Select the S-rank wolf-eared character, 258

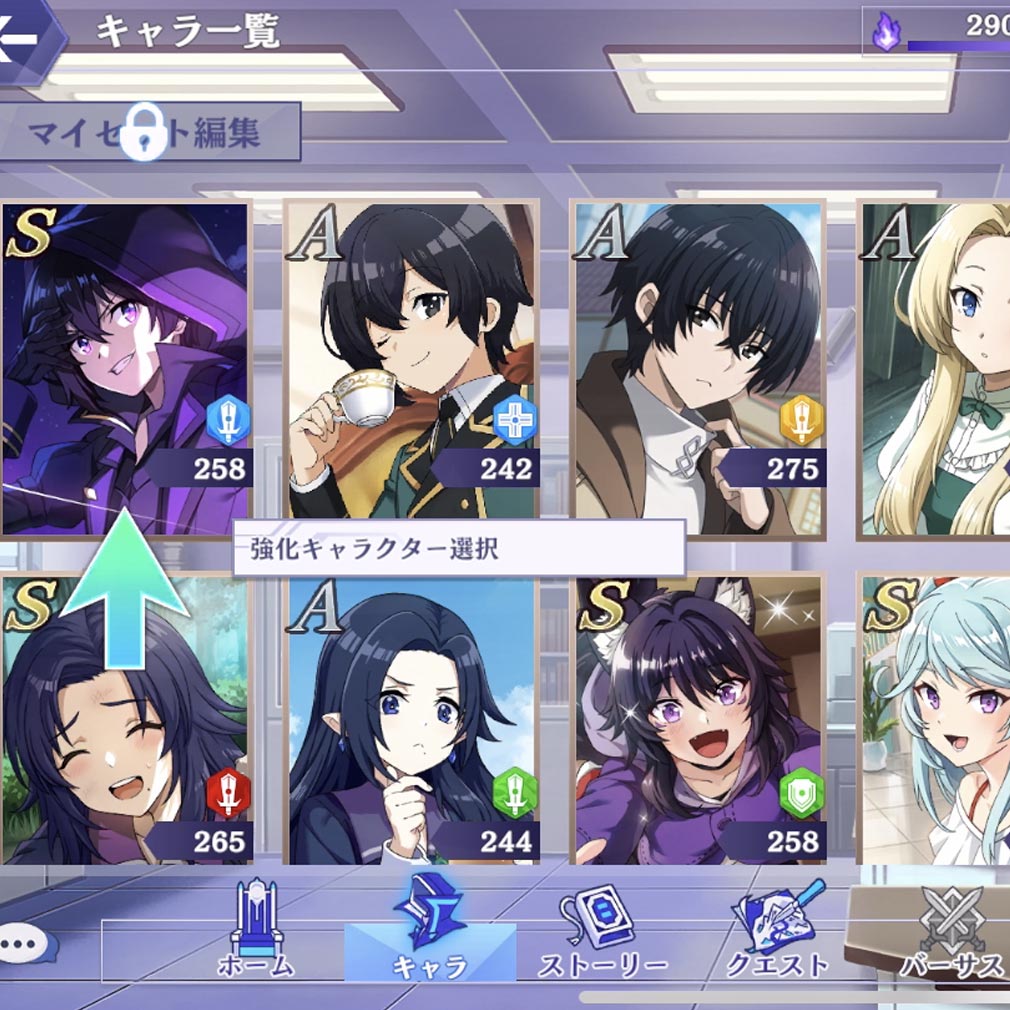[x=698, y=720]
